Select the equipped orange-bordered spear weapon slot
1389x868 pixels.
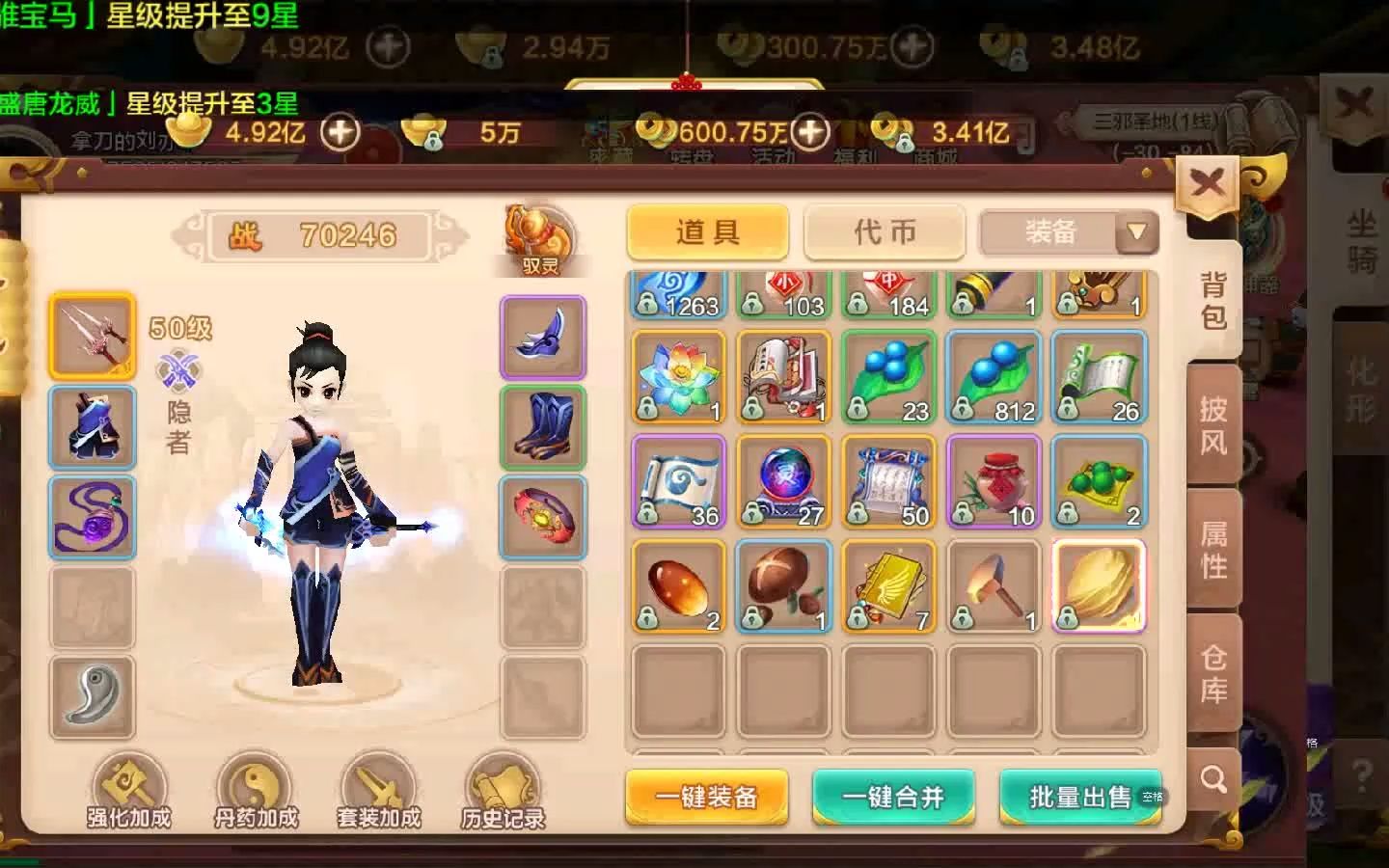tap(92, 338)
